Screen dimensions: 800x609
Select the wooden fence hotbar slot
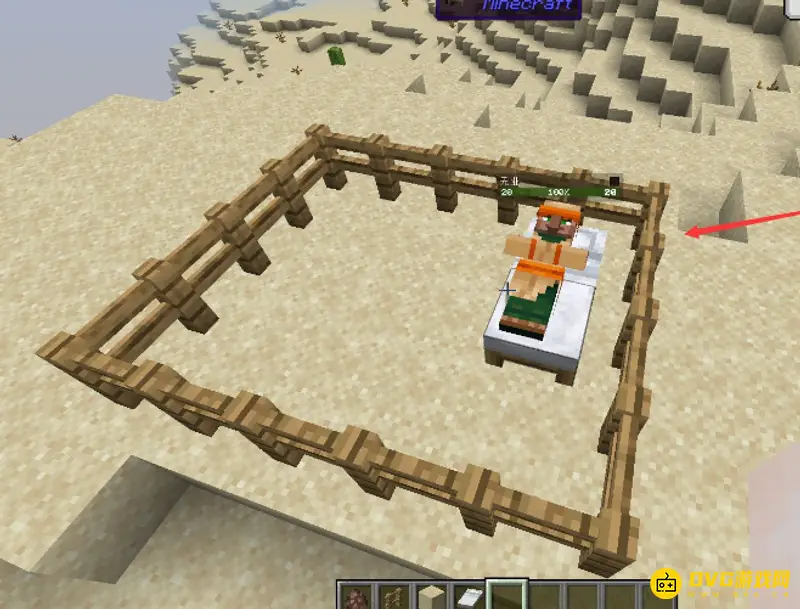(x=394, y=597)
